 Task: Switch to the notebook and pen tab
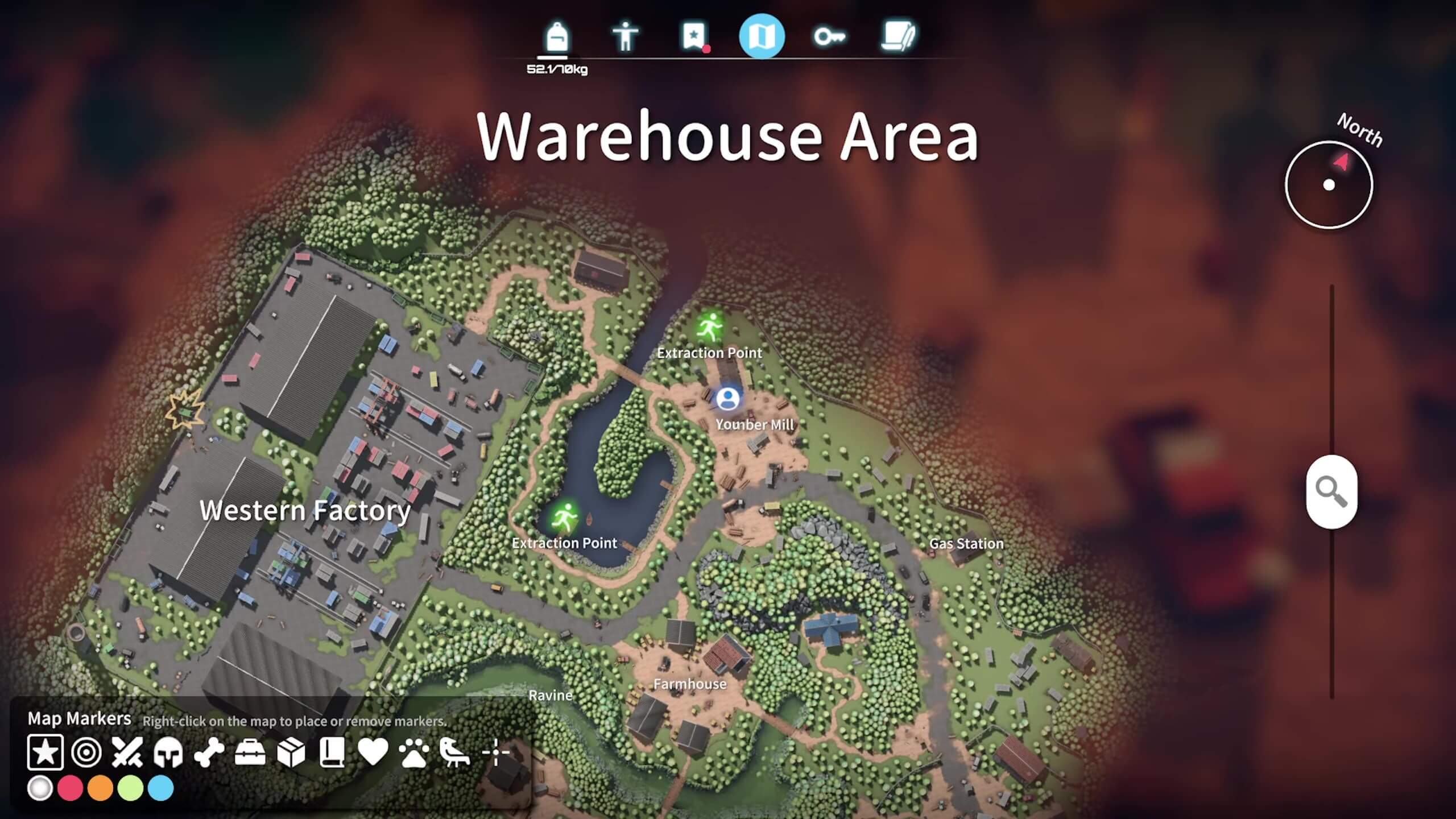click(x=898, y=37)
